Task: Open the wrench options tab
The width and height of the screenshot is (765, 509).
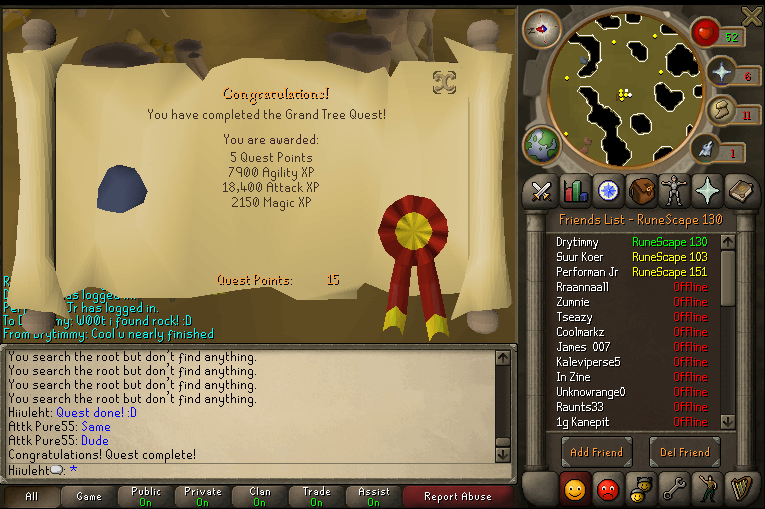Action: pyautogui.click(x=672, y=490)
